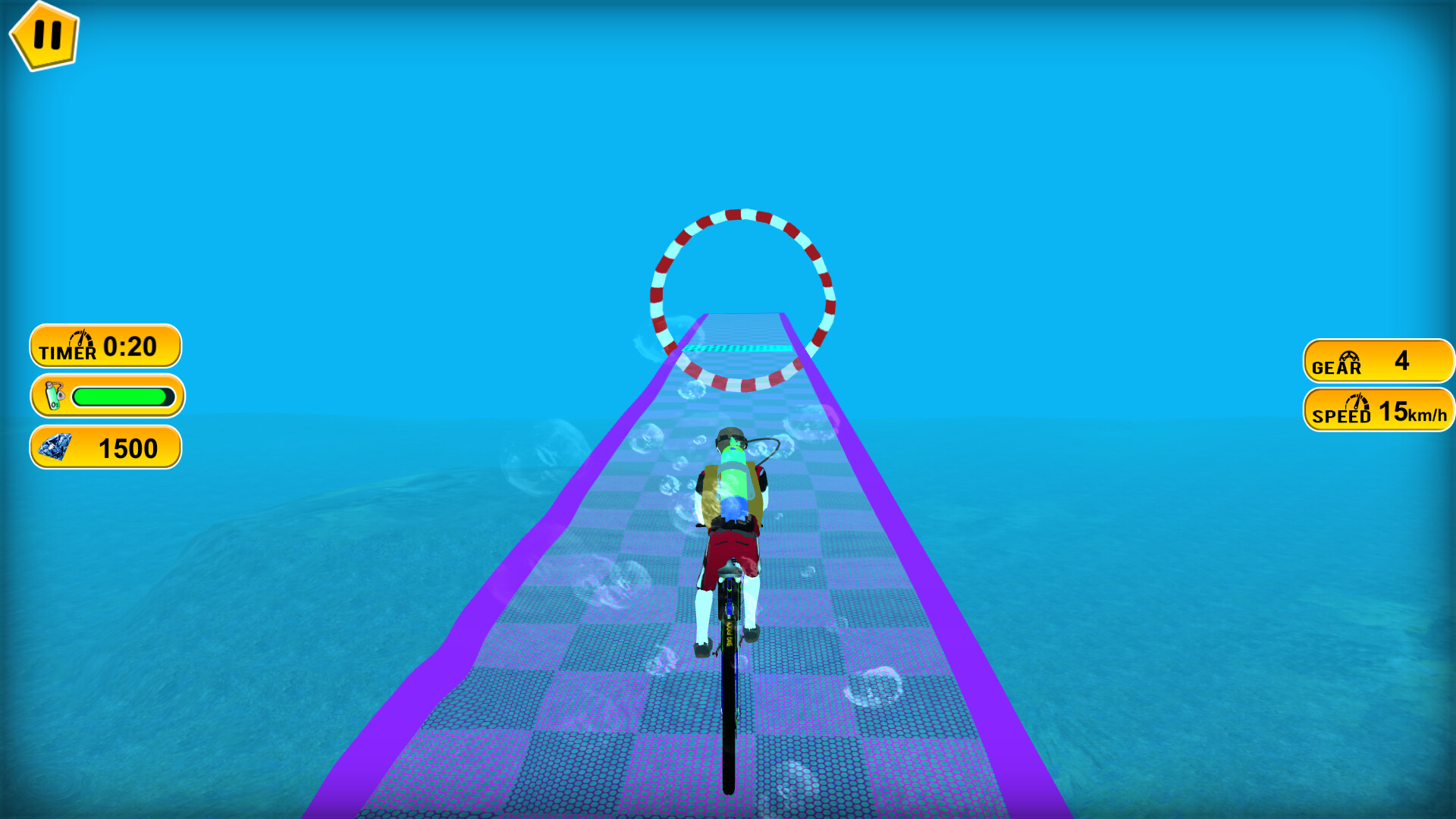The width and height of the screenshot is (1456, 819).
Task: Click the green oxygen progress bar
Action: (124, 395)
